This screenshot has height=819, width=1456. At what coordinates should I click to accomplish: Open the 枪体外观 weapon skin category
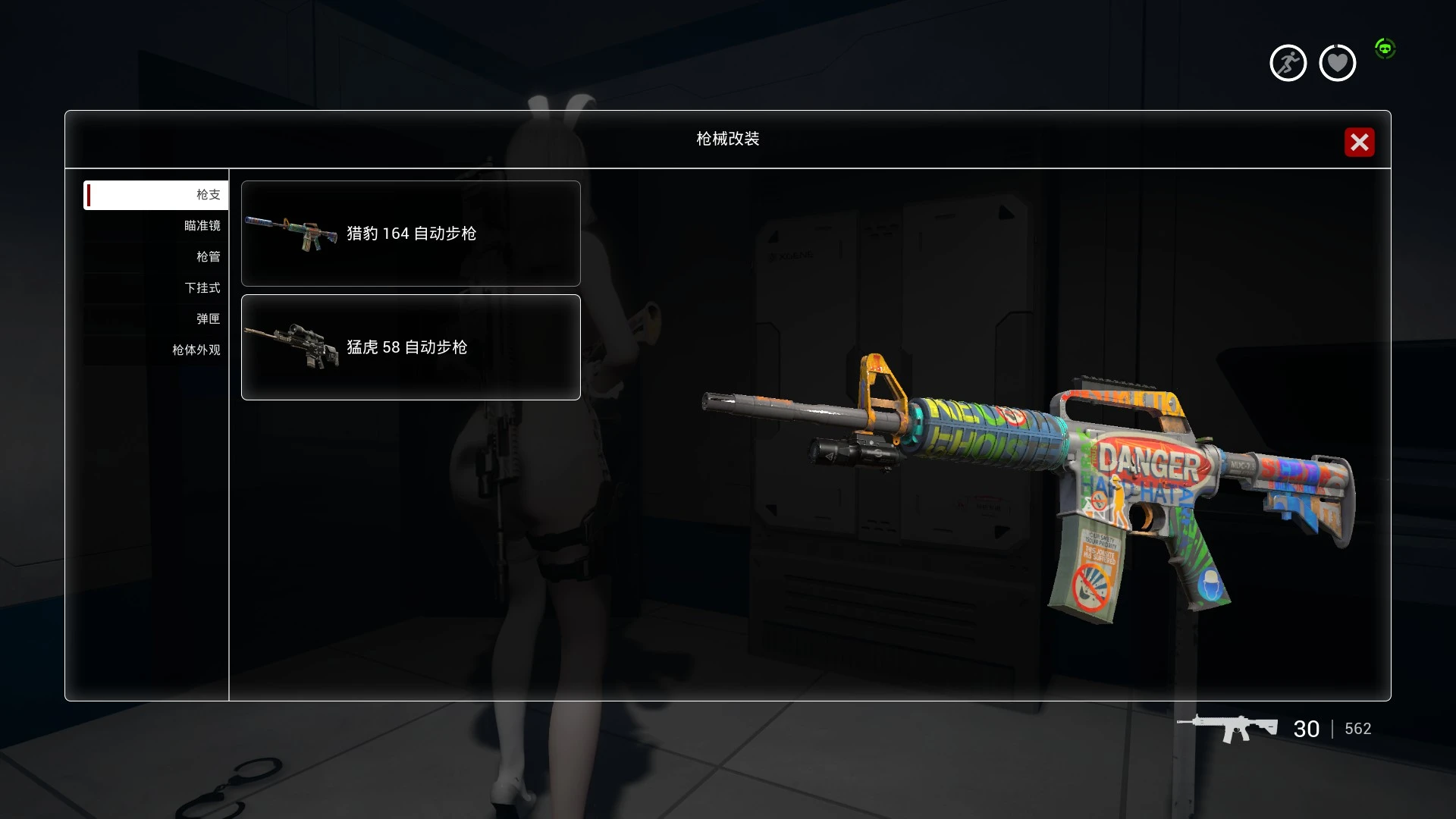(x=156, y=350)
